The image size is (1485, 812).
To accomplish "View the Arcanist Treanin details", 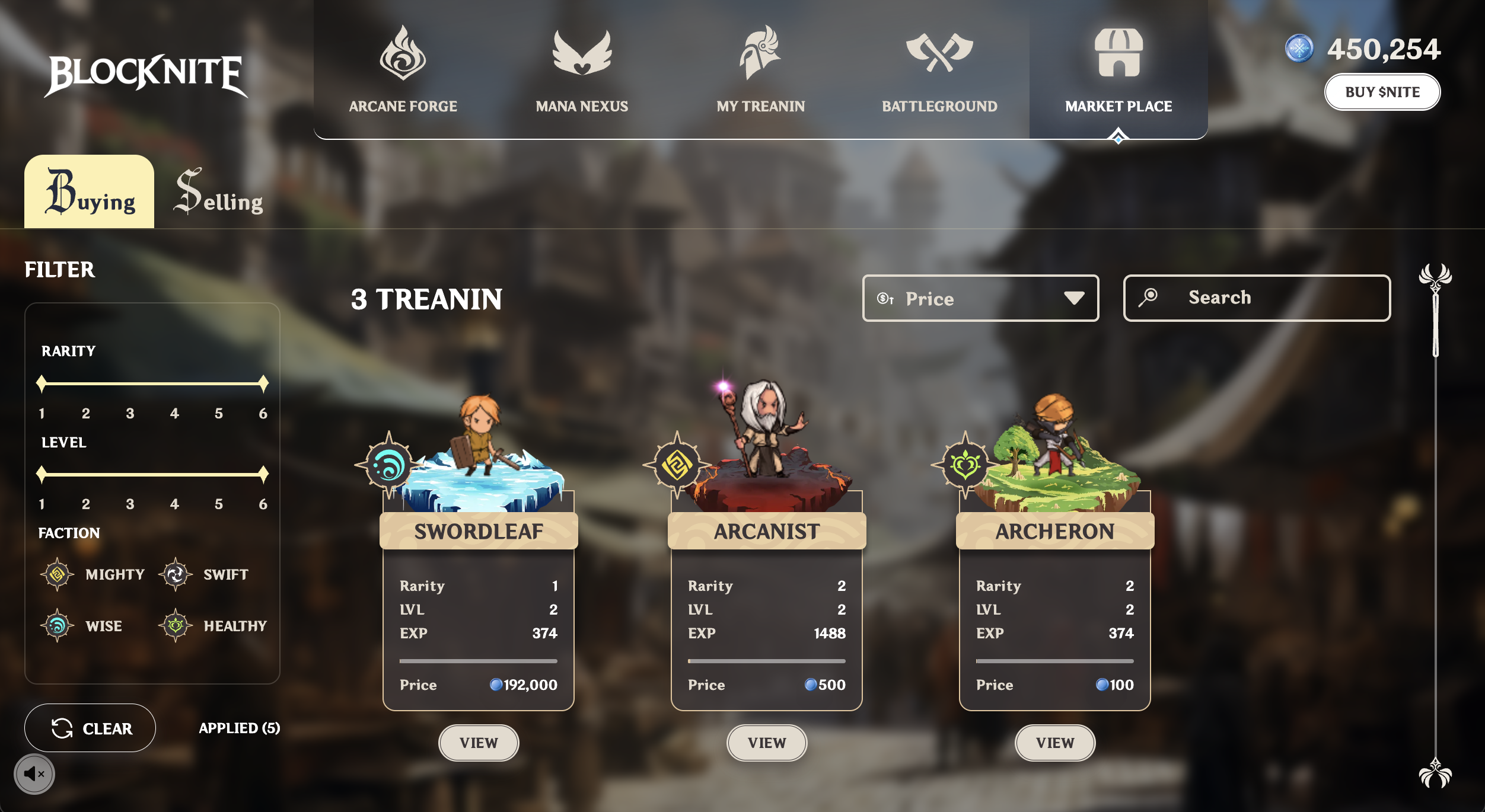I will tap(766, 743).
